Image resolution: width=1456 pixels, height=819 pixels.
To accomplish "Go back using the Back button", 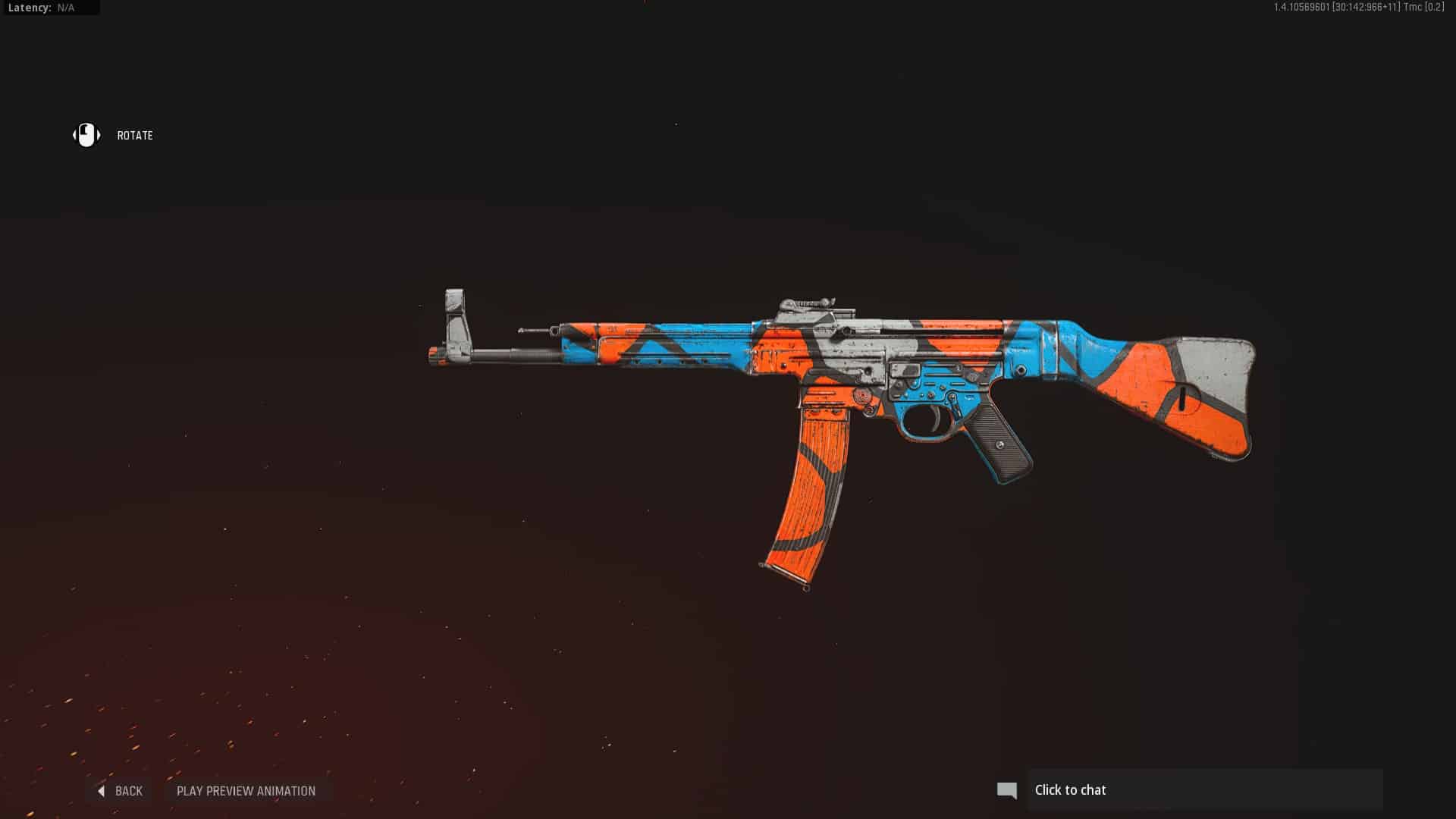I will 121,791.
